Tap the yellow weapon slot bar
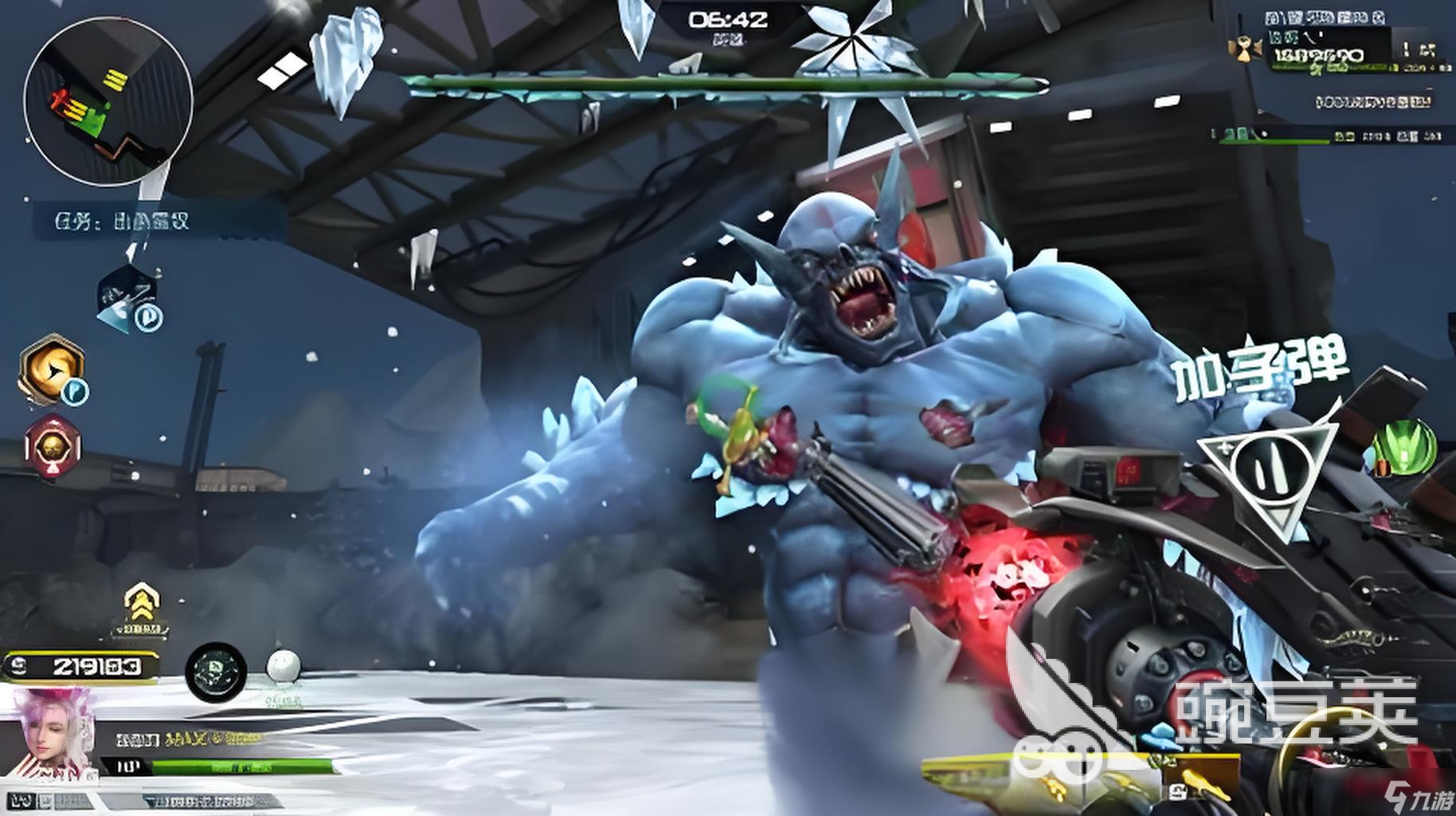 coord(1043,773)
